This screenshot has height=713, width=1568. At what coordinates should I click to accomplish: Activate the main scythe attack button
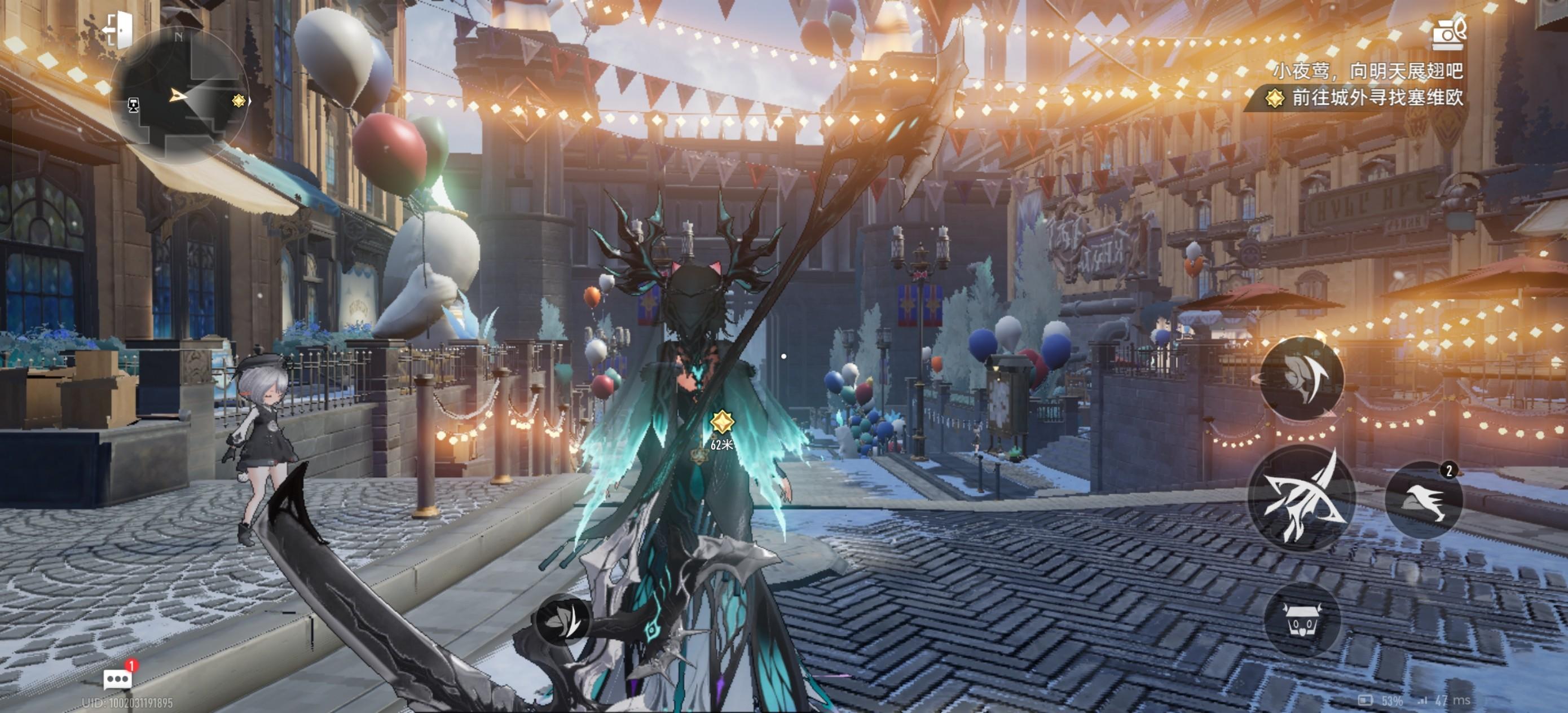point(1302,498)
